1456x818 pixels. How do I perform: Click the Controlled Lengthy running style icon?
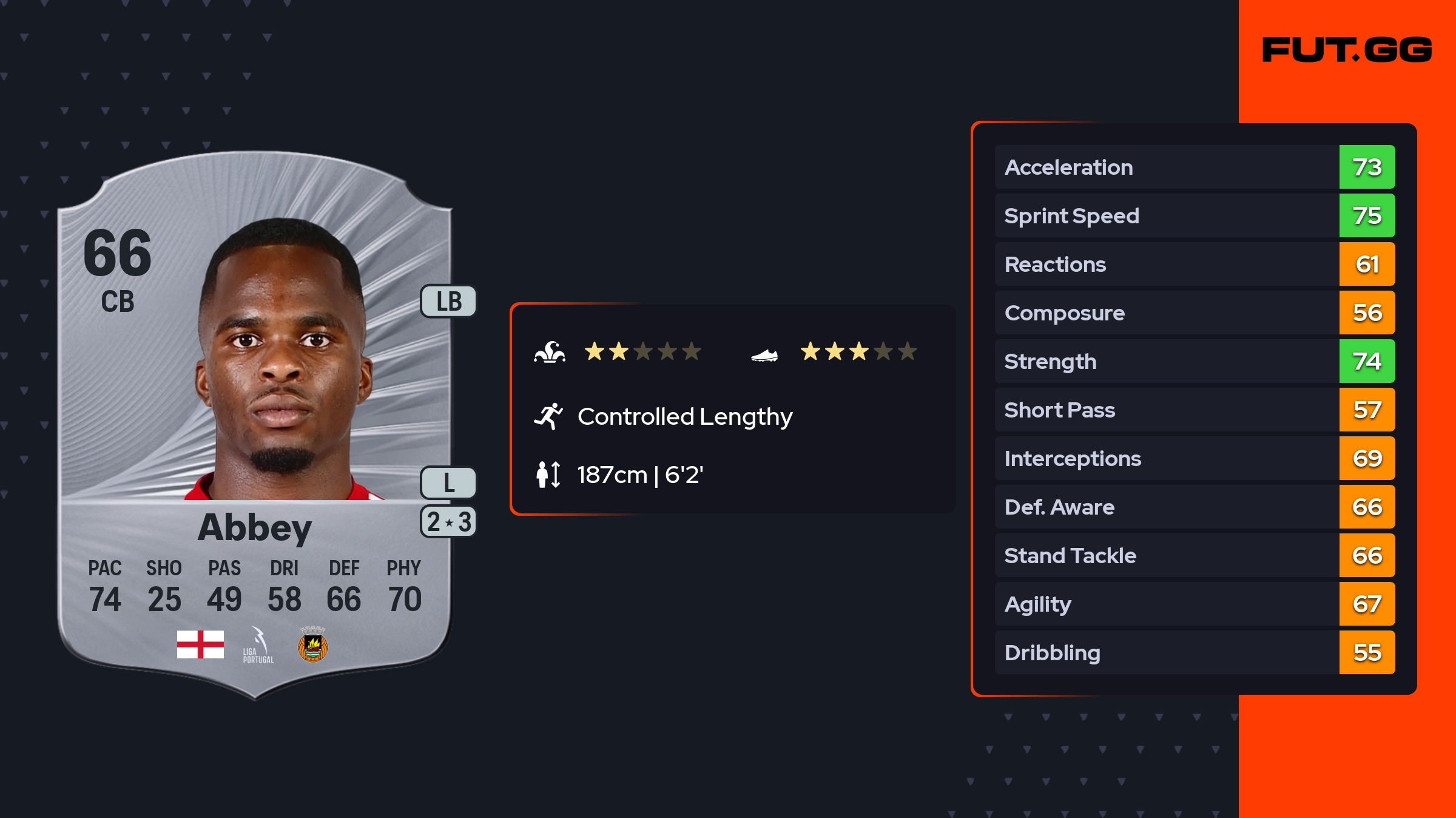pyautogui.click(x=548, y=416)
